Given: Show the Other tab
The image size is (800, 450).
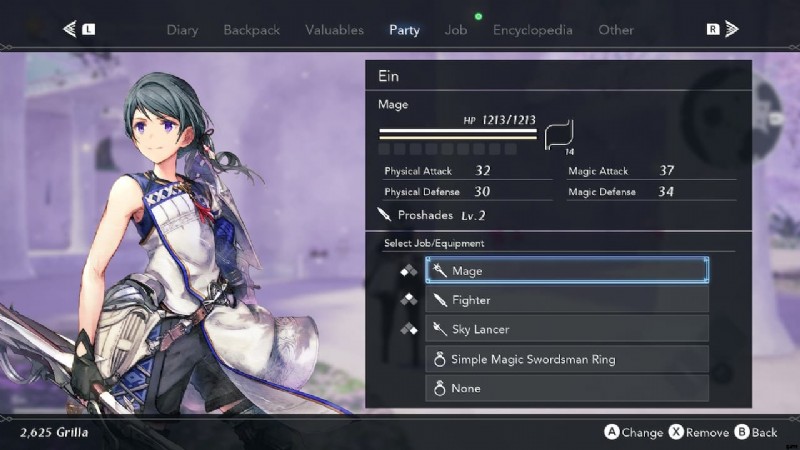Looking at the screenshot, I should click(616, 30).
